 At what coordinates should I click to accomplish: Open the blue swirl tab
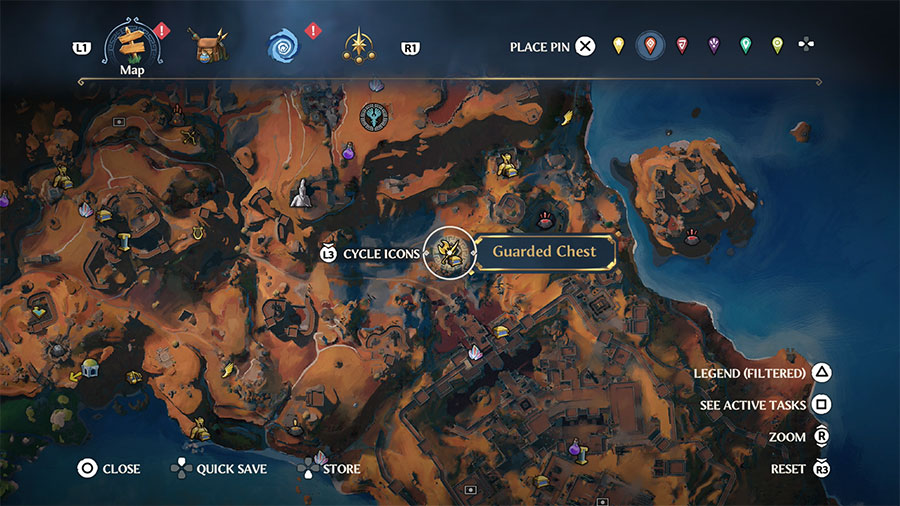284,46
